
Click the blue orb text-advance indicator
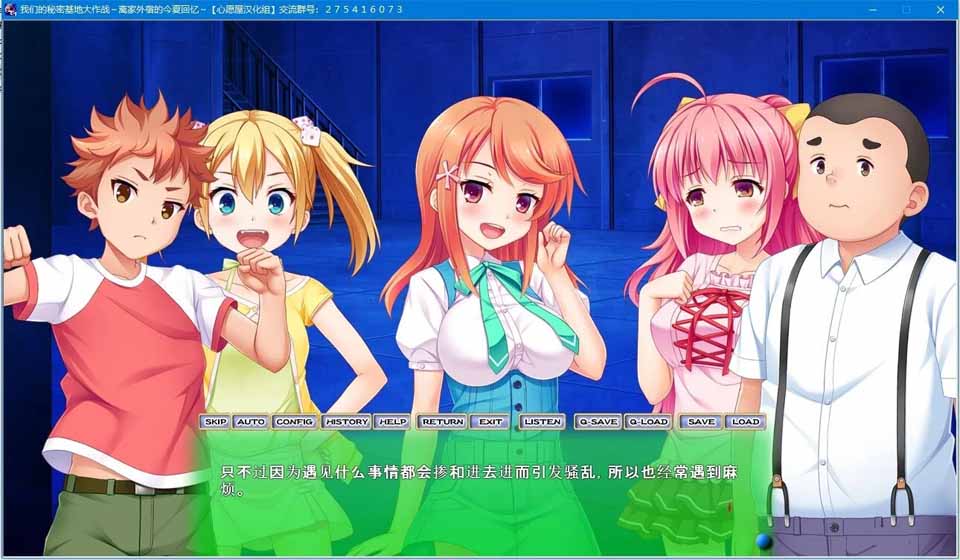click(x=764, y=541)
